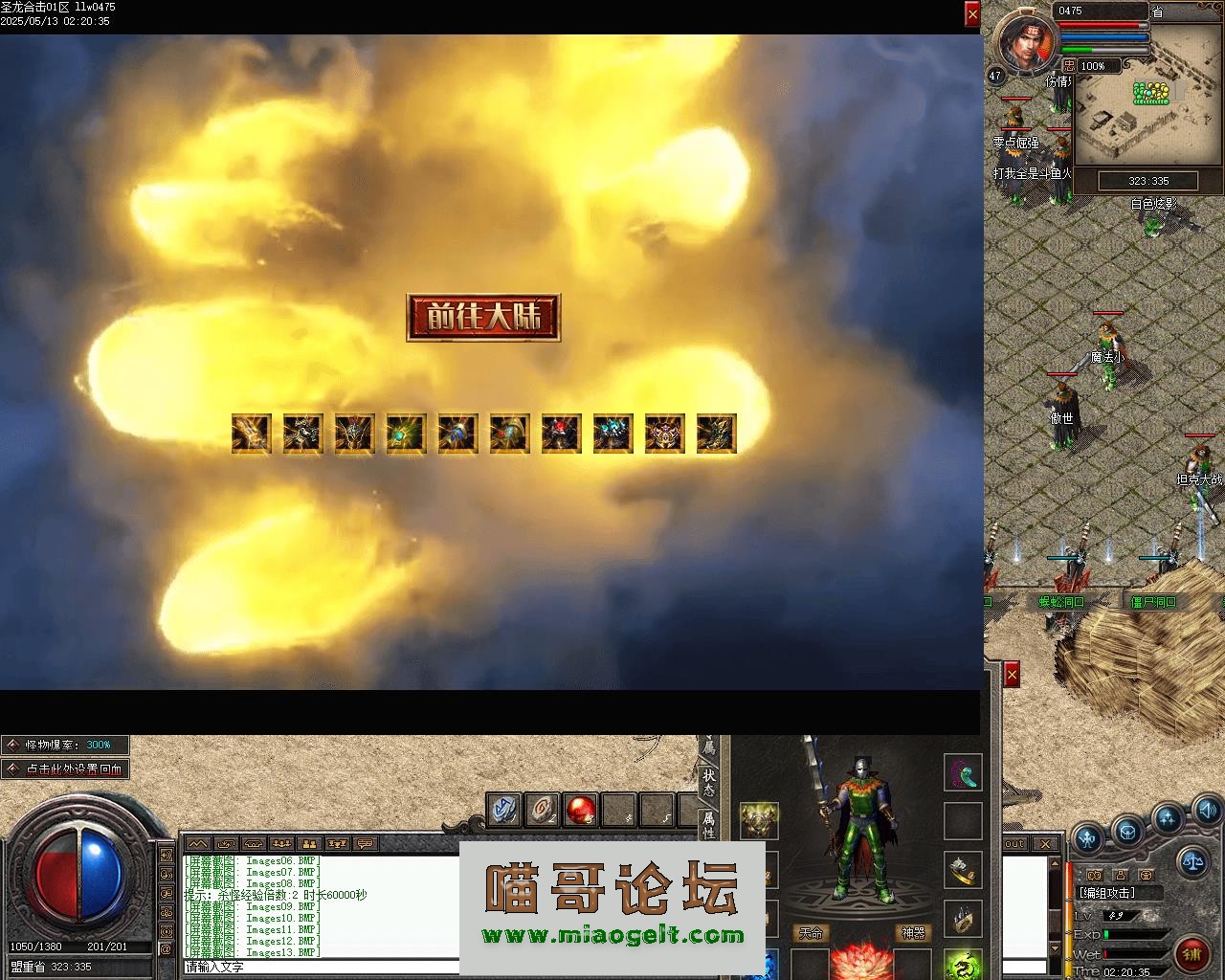Toggle the sound speaker button

click(x=1207, y=813)
